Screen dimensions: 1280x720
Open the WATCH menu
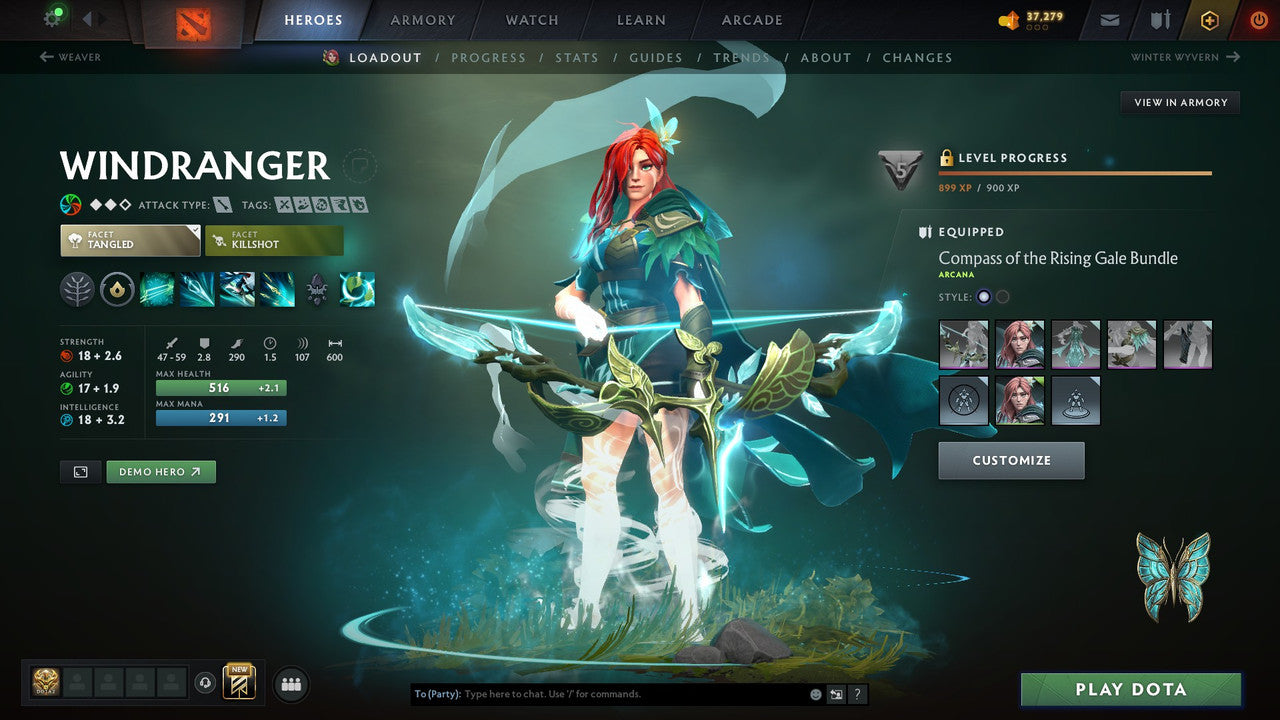(x=531, y=19)
